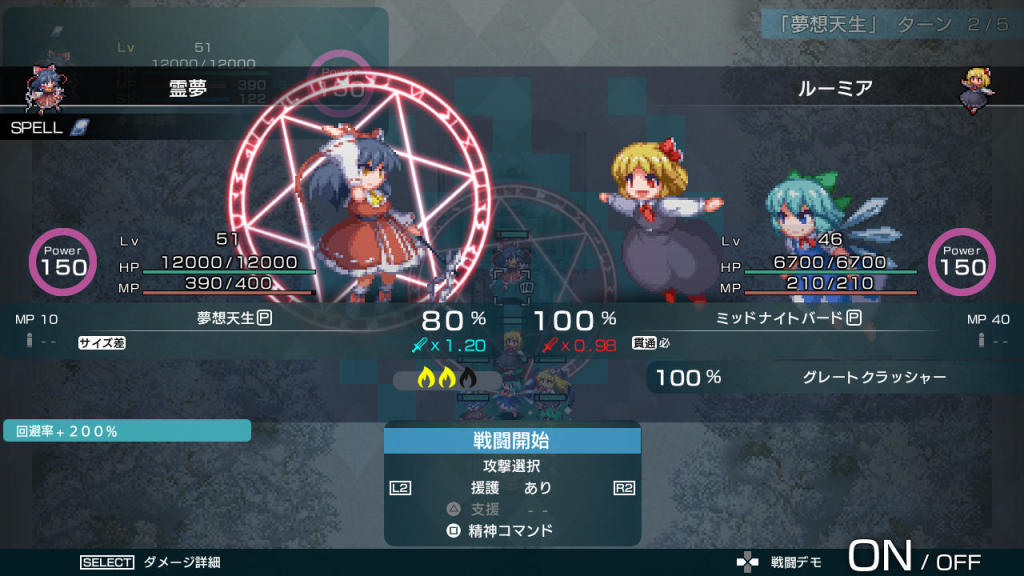
Task: Start the battle with 戦闘開始
Action: 512,441
